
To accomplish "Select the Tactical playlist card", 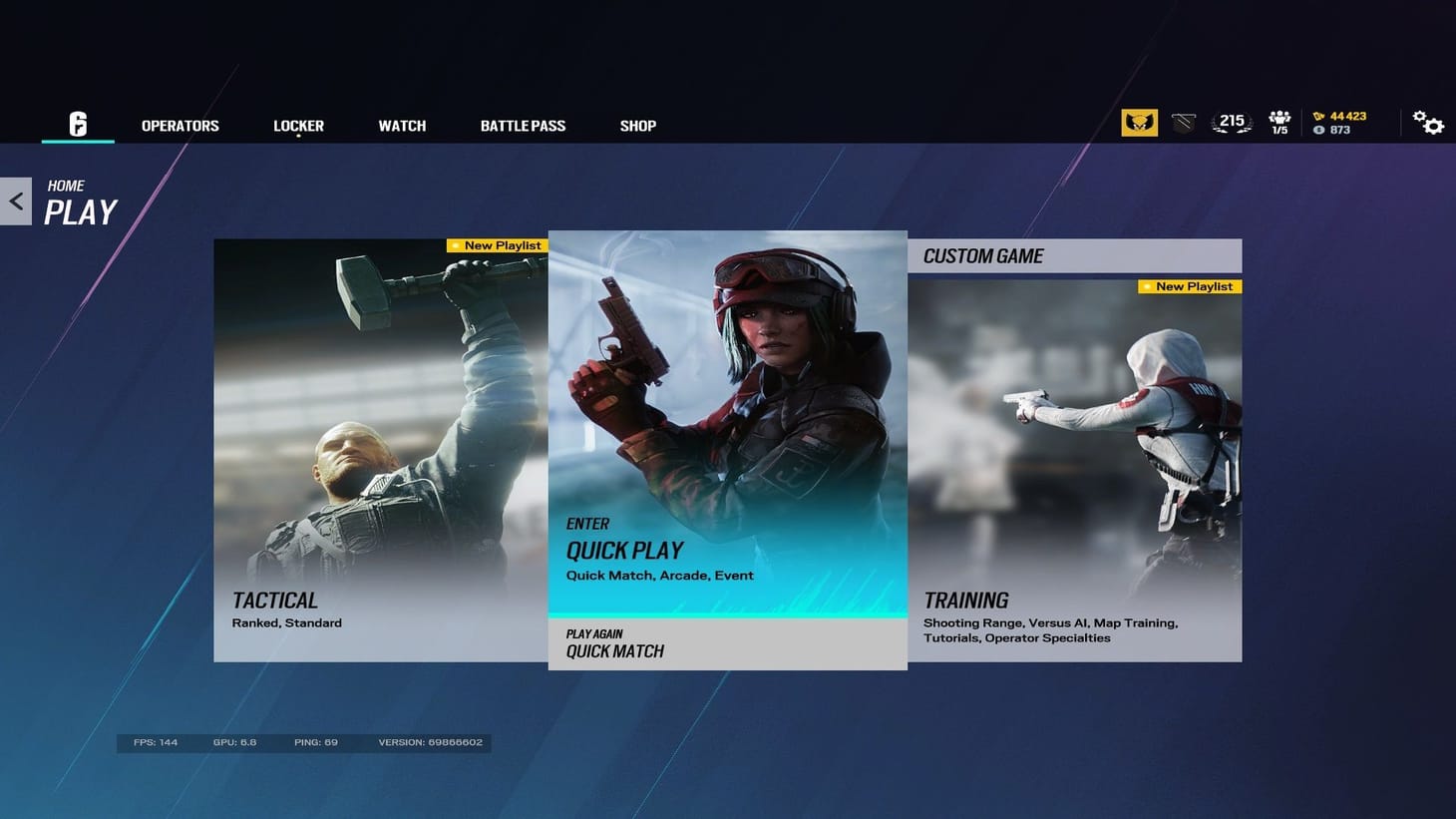I will [x=379, y=449].
